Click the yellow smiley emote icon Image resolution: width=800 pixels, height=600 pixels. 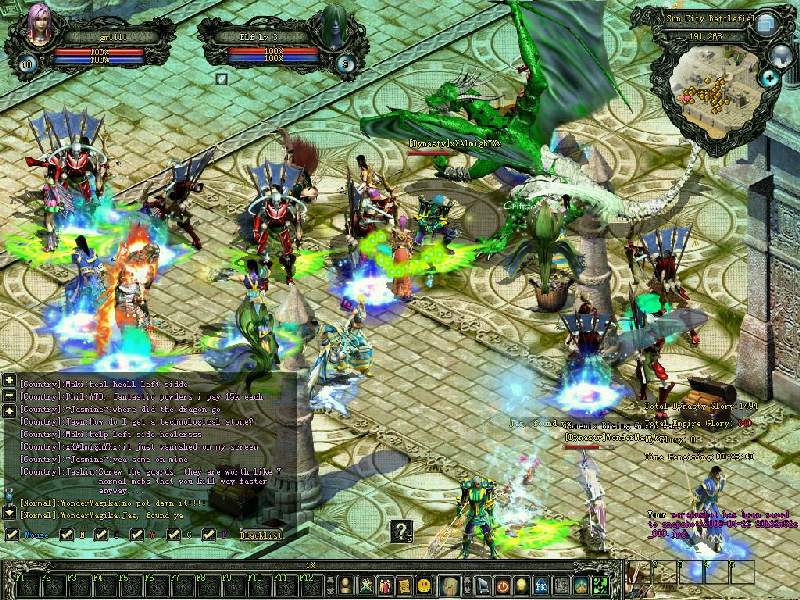[x=424, y=585]
